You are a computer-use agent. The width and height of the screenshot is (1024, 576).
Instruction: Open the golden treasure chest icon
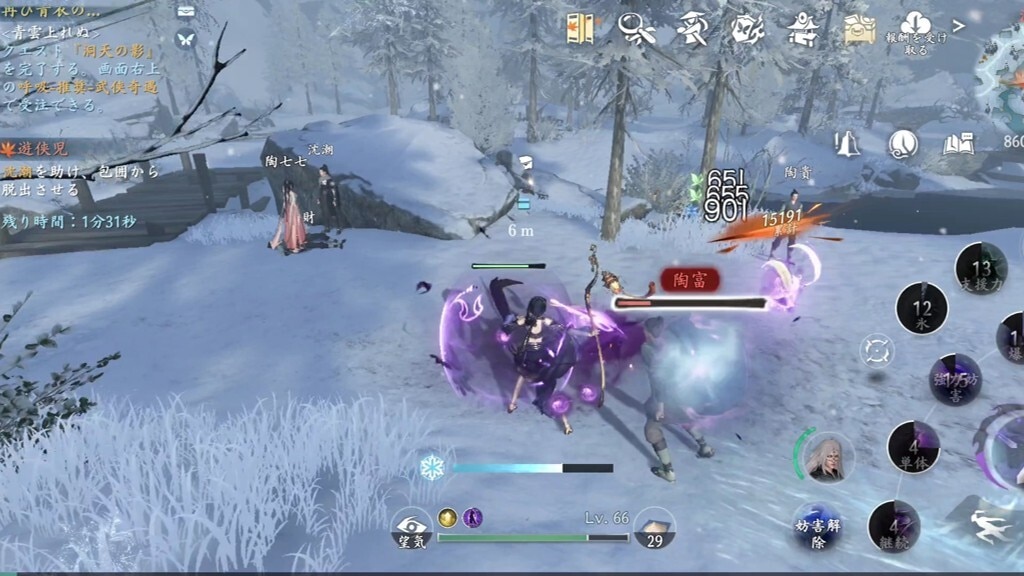(x=858, y=30)
